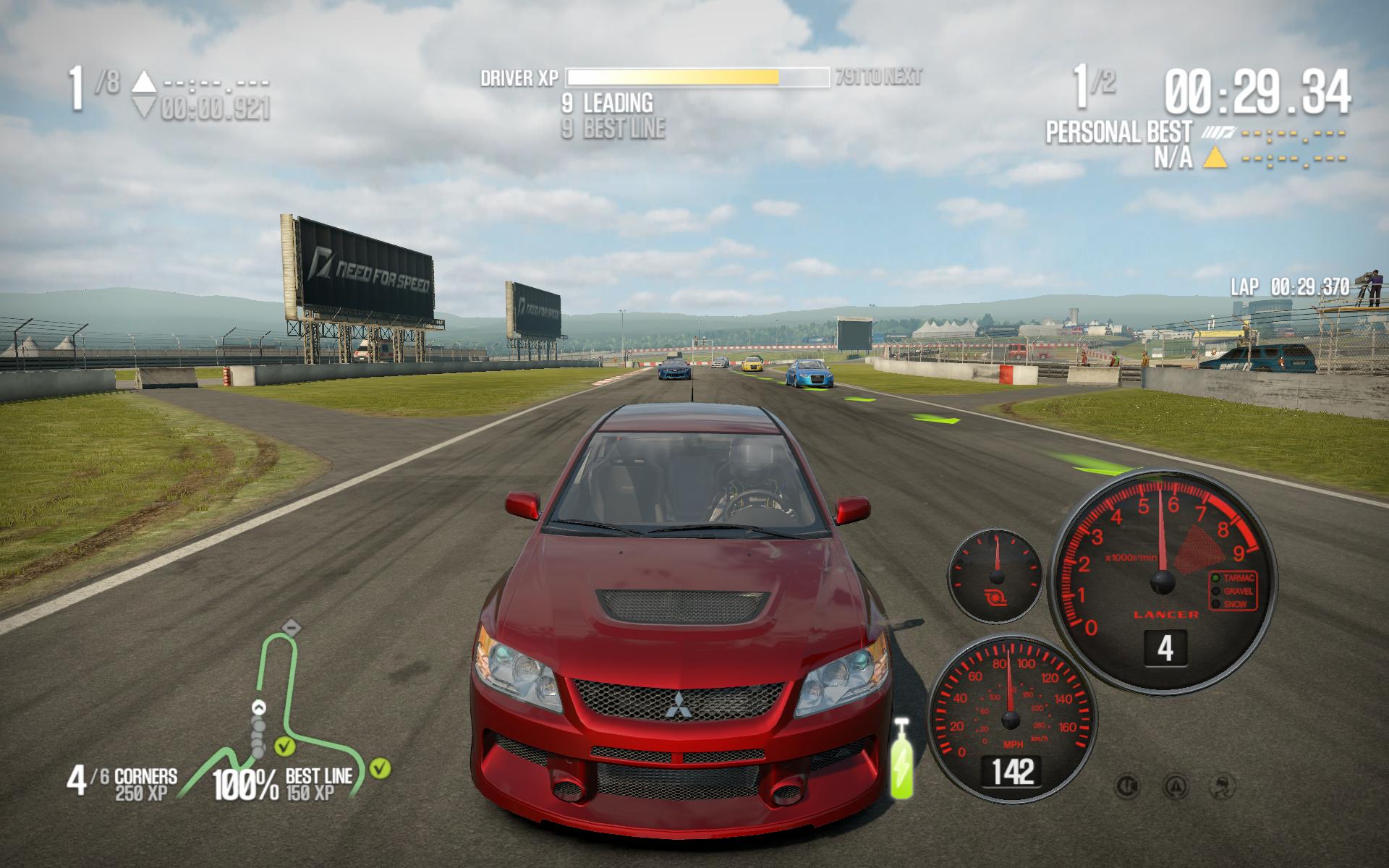The image size is (1389, 868).
Task: Open the Corners objective tracker
Action: [x=123, y=783]
